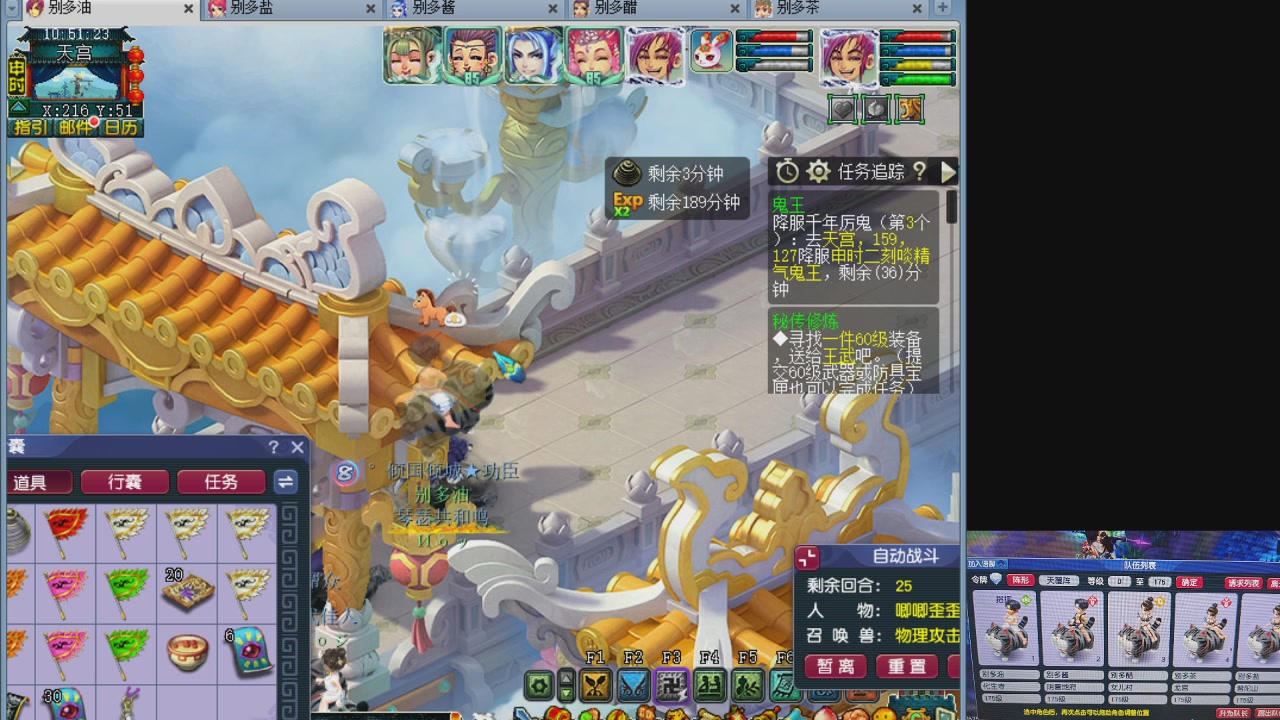1280x720 pixels.
Task: Click the peach buff icon above the task tracker
Action: pyautogui.click(x=874, y=108)
